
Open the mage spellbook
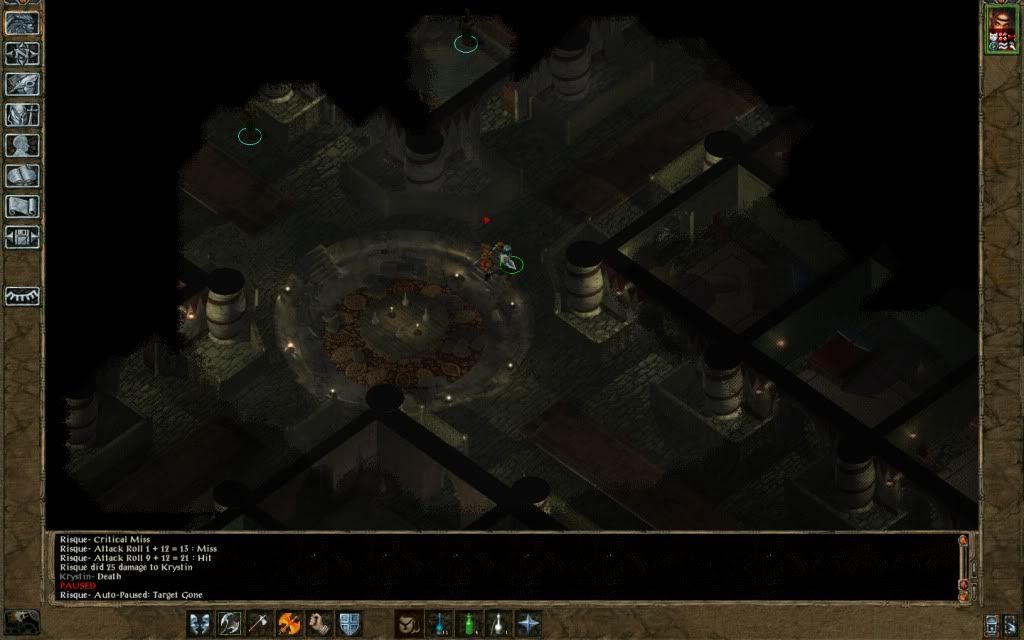point(21,176)
